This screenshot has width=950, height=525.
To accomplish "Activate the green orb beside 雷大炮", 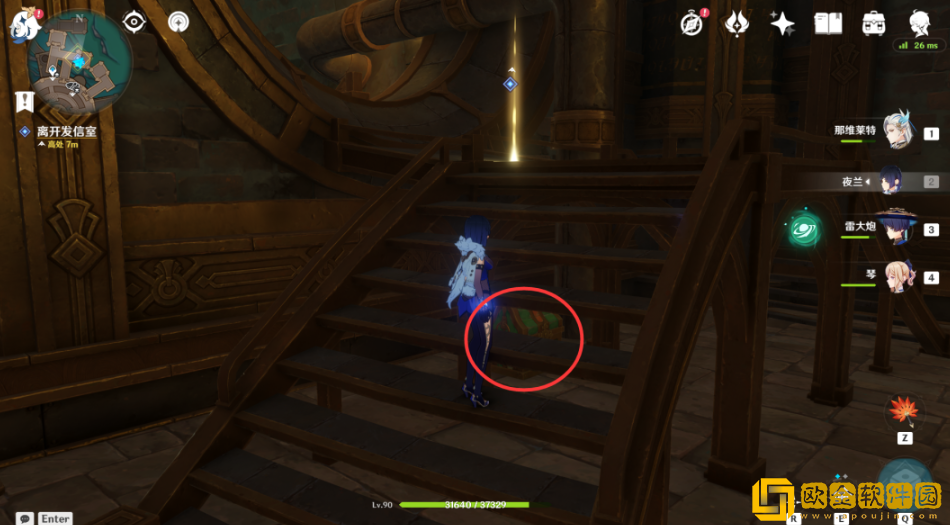I will tap(803, 229).
